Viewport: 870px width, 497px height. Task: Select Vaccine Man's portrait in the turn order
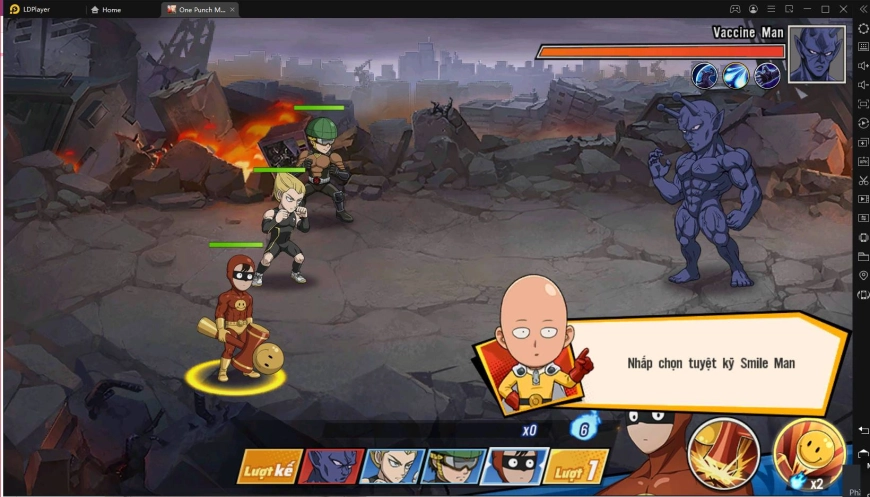pyautogui.click(x=332, y=468)
